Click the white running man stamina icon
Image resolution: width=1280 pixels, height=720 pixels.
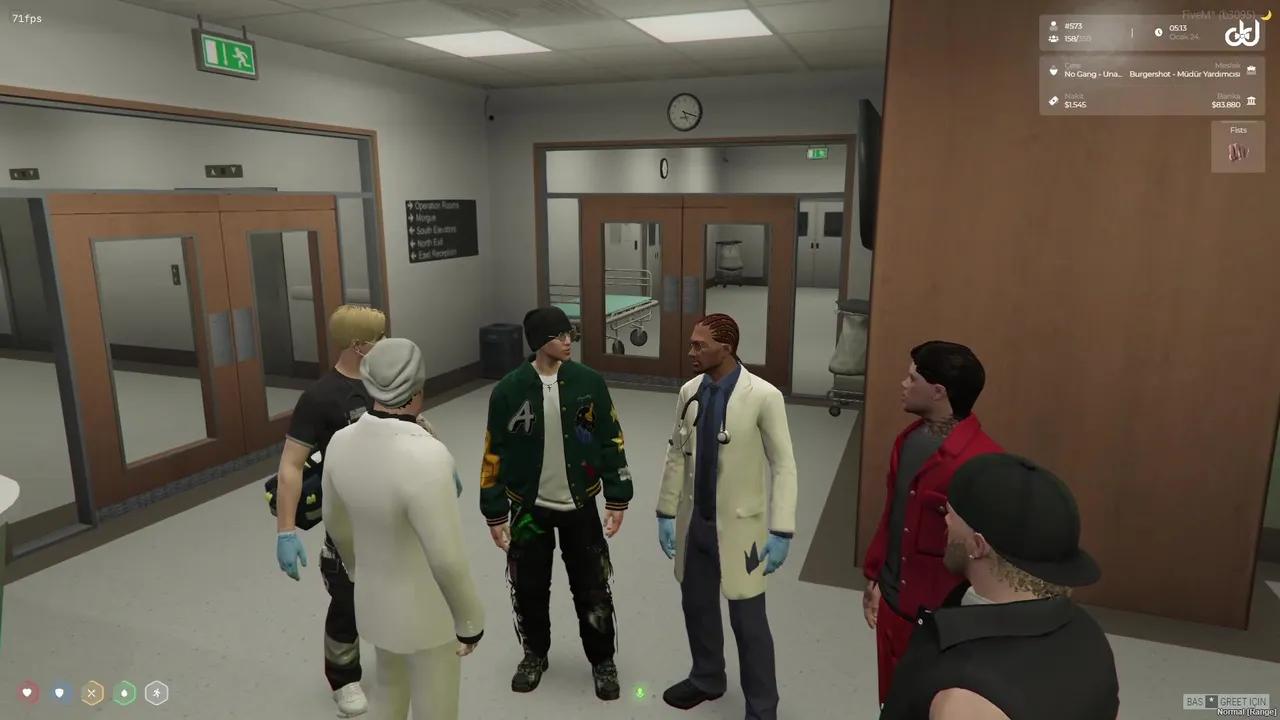[x=156, y=692]
